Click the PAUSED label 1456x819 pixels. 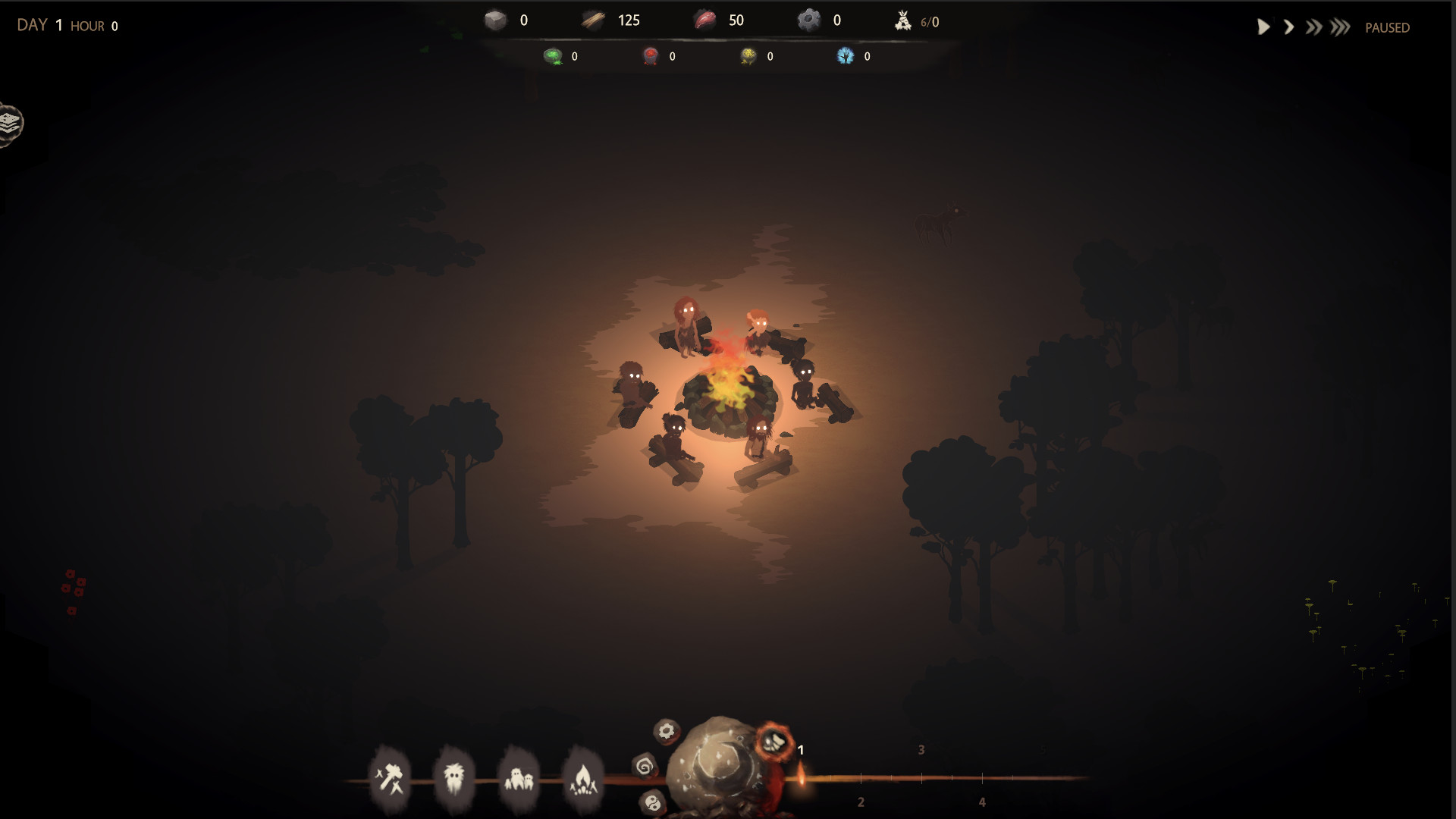pos(1388,27)
